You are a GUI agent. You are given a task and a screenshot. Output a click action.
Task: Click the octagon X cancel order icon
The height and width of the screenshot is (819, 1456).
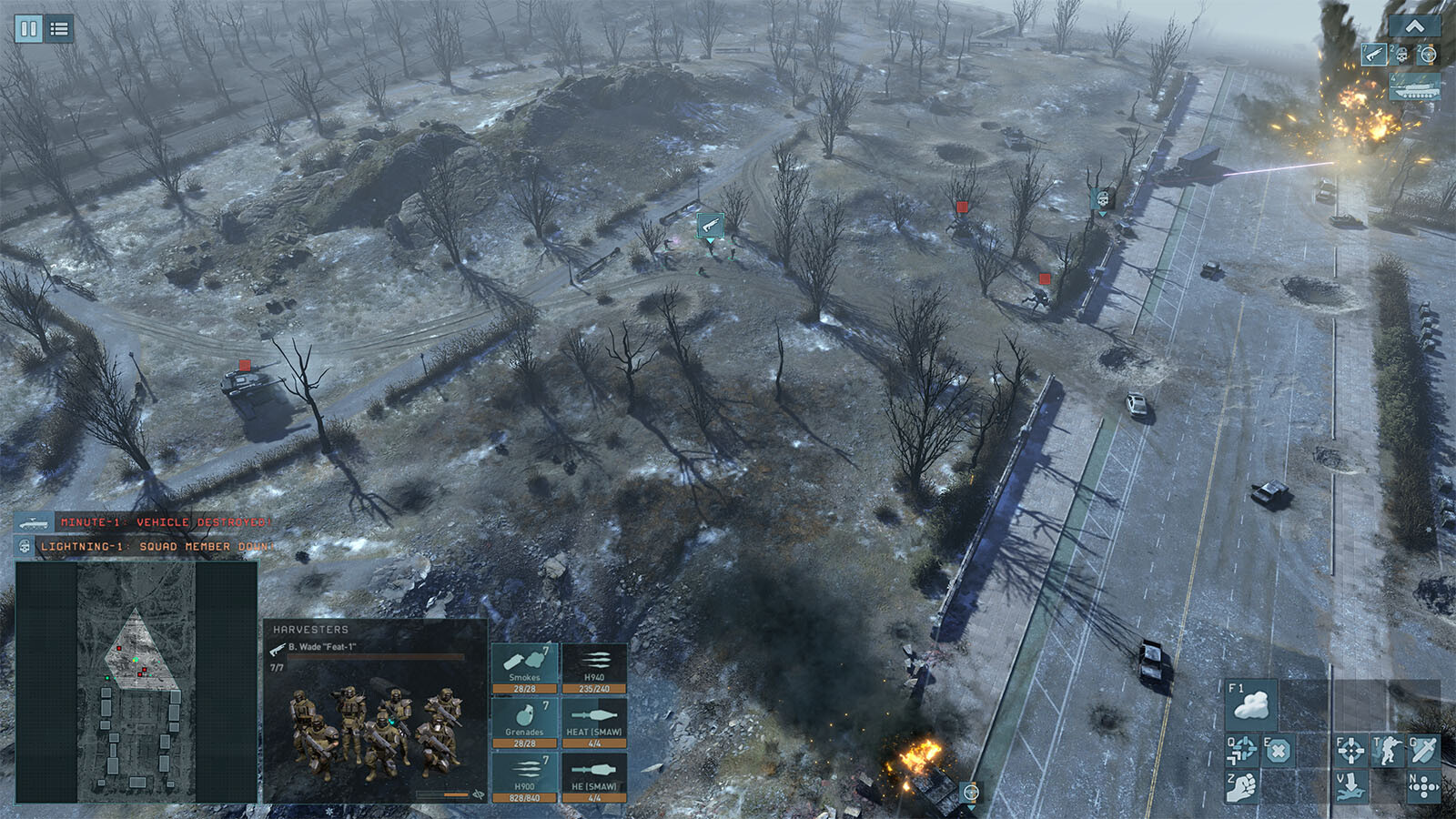click(x=1278, y=751)
